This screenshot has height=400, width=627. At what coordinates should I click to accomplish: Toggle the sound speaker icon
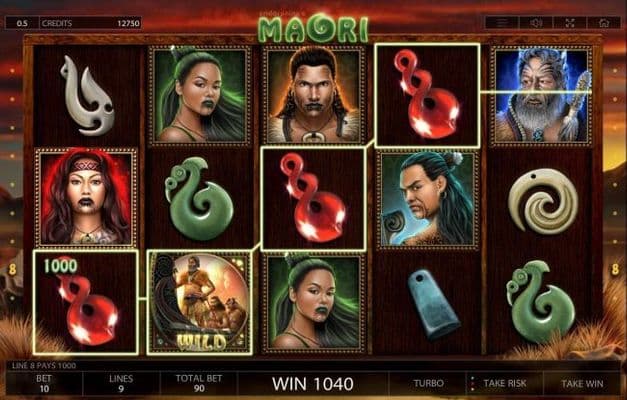(x=537, y=22)
